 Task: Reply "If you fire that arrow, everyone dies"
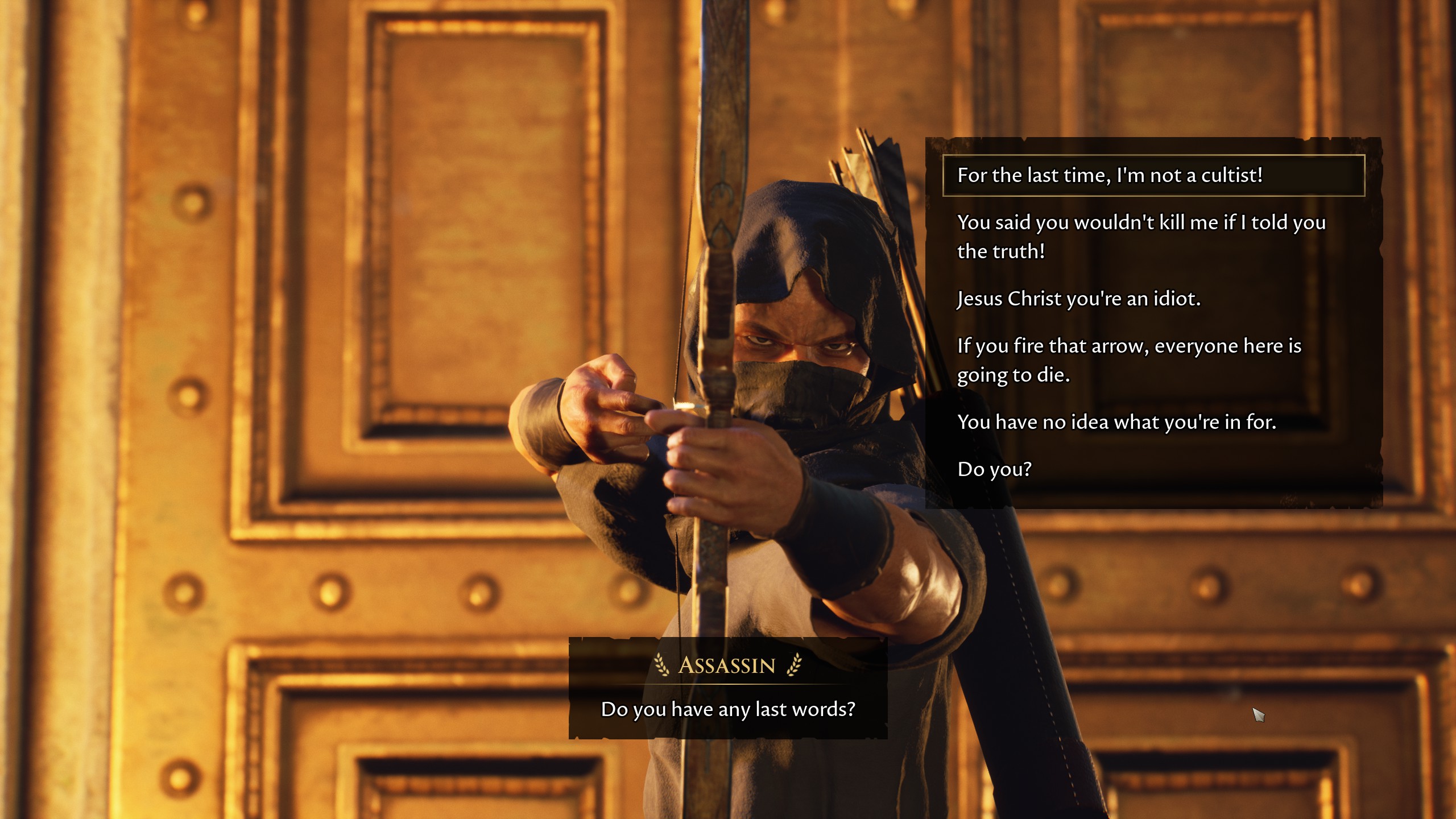[1129, 360]
